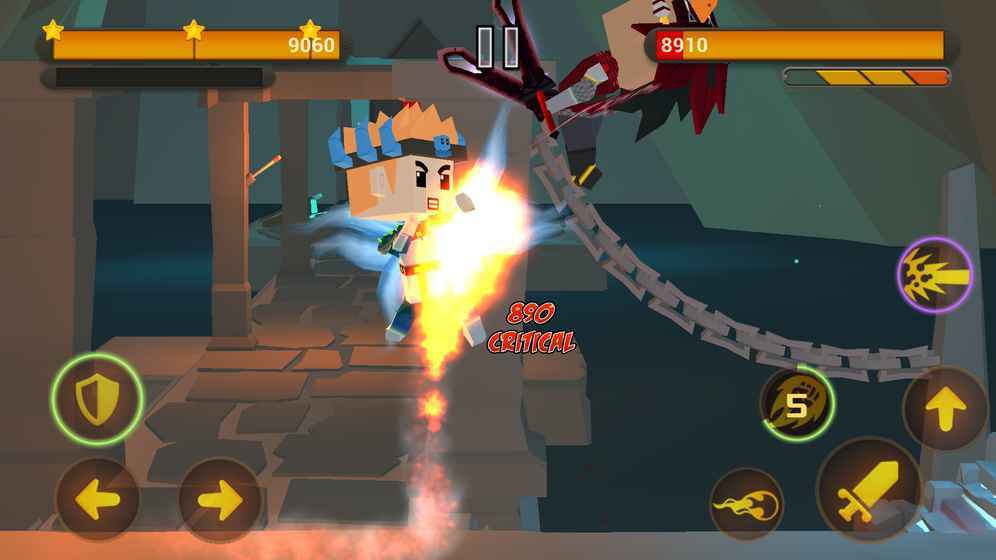This screenshot has height=560, width=996.
Task: Tap the up arrow jump button
Action: 945,408
